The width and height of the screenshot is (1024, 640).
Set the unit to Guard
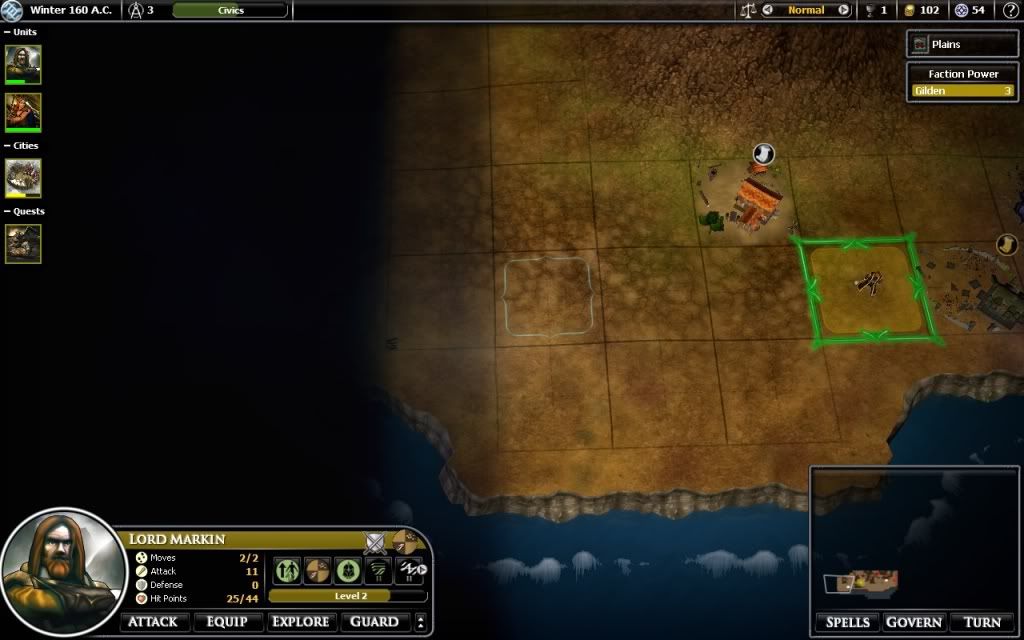tap(375, 622)
